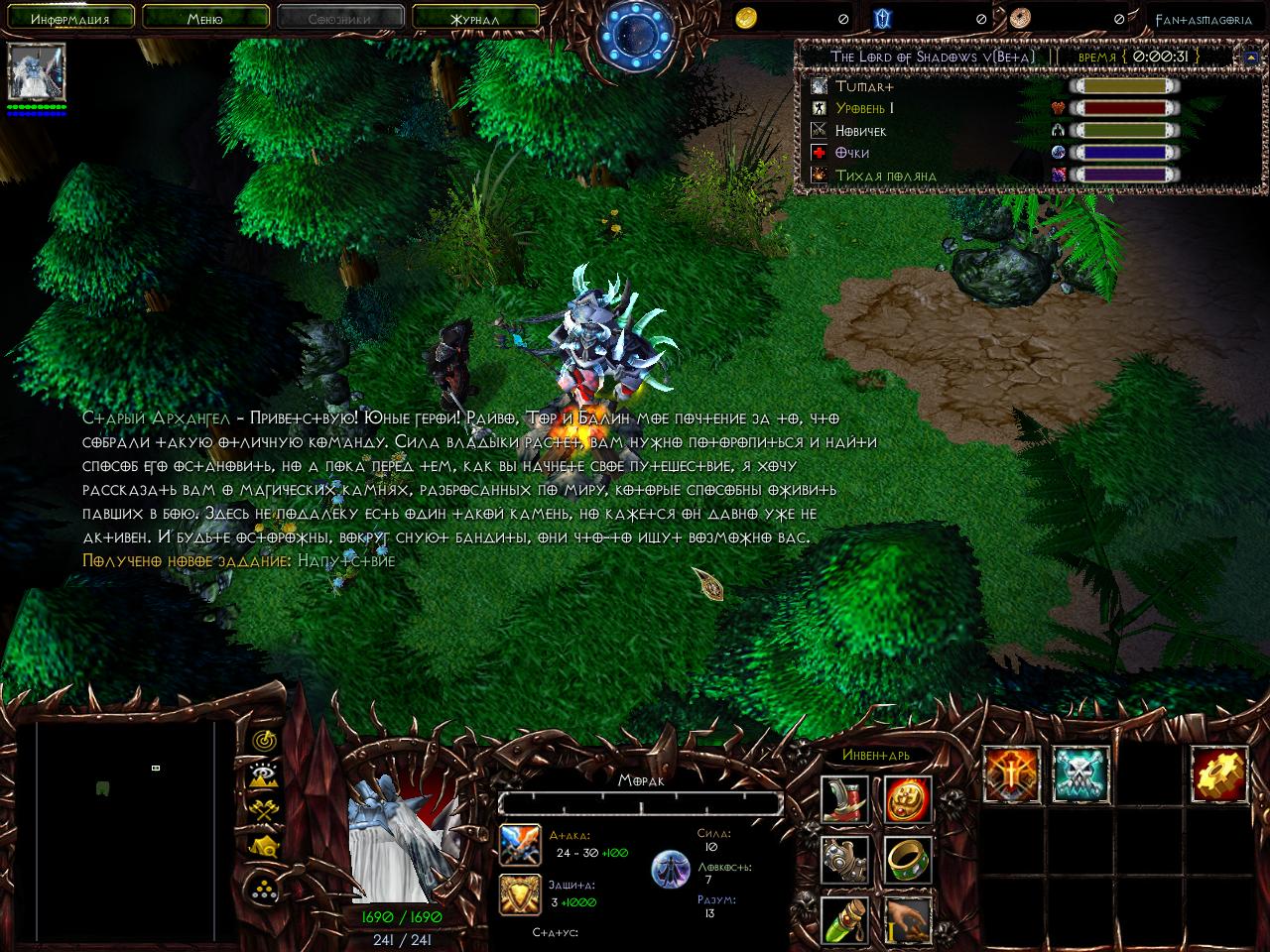Open the Информация panel
This screenshot has height=952, width=1270.
click(x=68, y=17)
